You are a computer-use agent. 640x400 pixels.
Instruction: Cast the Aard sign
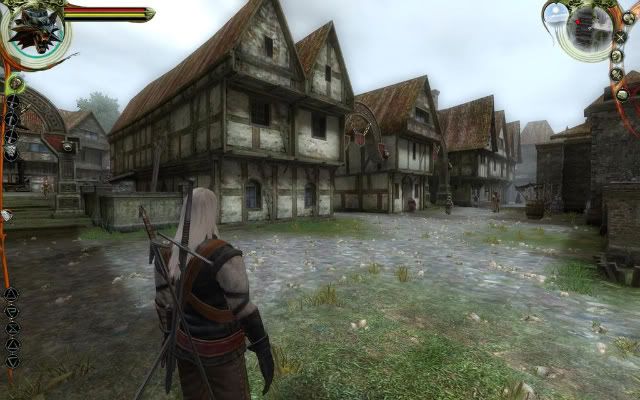(11, 293)
